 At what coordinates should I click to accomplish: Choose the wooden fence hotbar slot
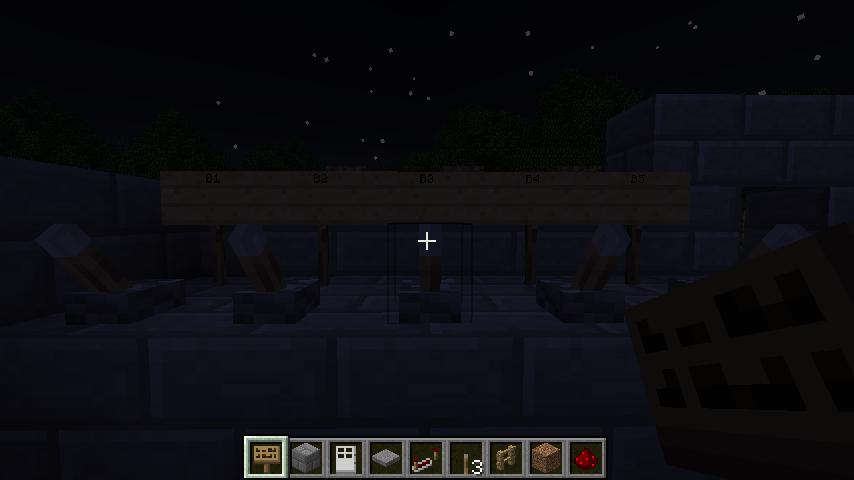coord(506,458)
